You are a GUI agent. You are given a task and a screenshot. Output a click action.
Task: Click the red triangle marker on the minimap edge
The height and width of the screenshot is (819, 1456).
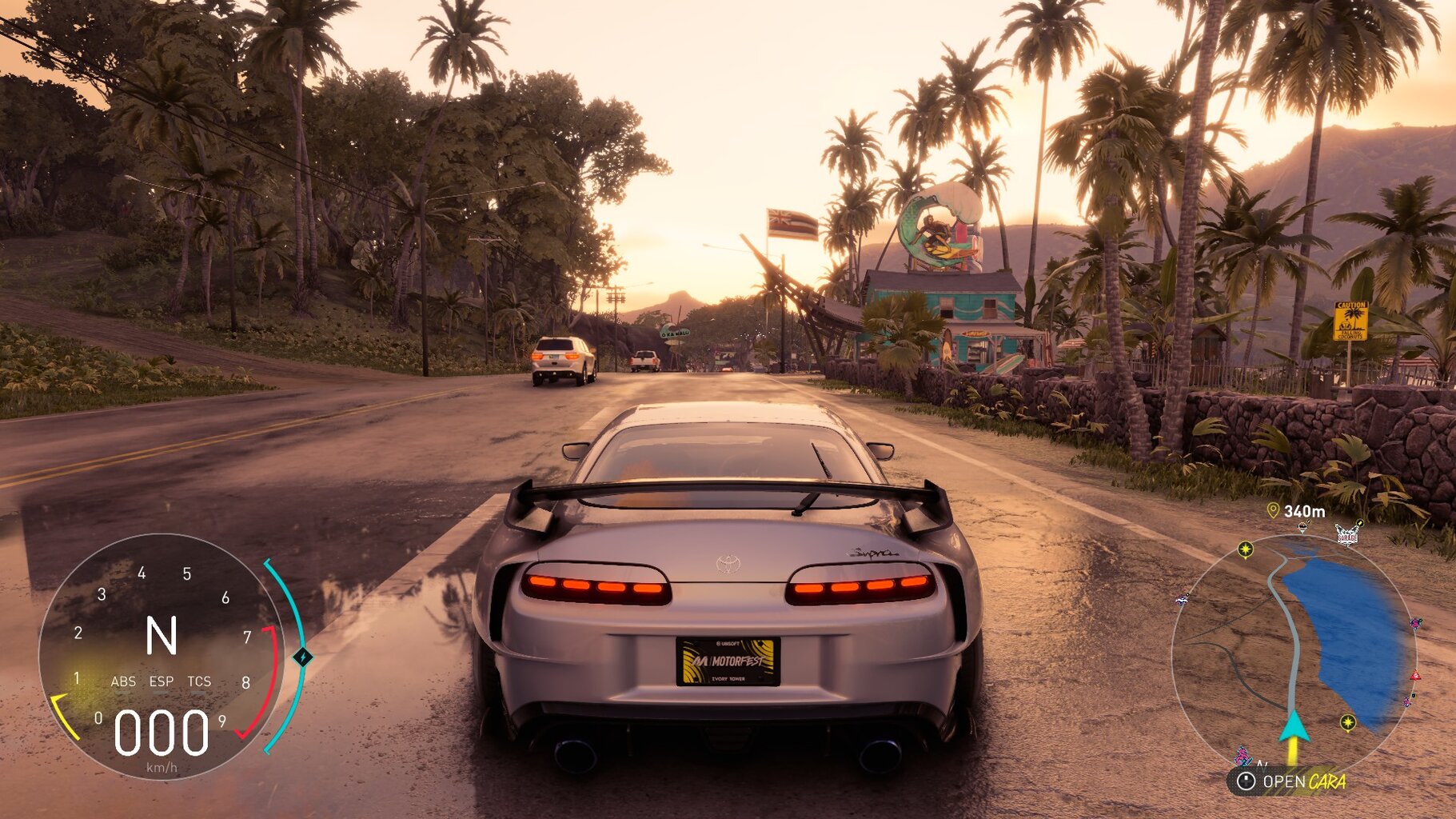pos(1415,676)
